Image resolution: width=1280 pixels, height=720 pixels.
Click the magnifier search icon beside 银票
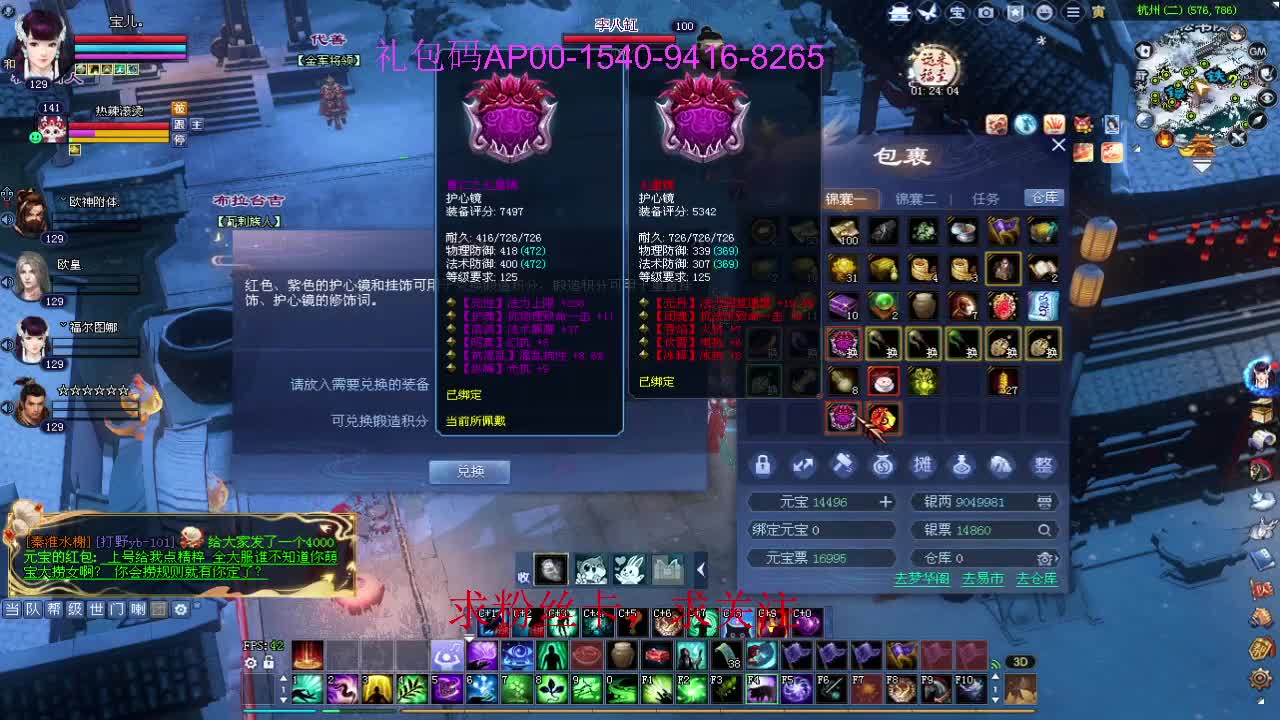tap(1046, 530)
